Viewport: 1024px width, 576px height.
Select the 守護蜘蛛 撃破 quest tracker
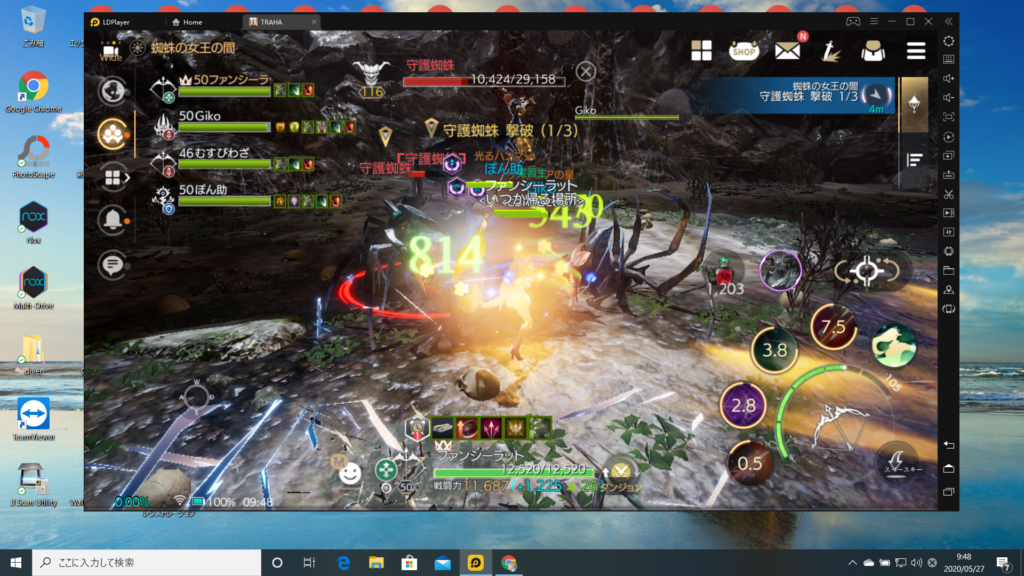coord(800,96)
